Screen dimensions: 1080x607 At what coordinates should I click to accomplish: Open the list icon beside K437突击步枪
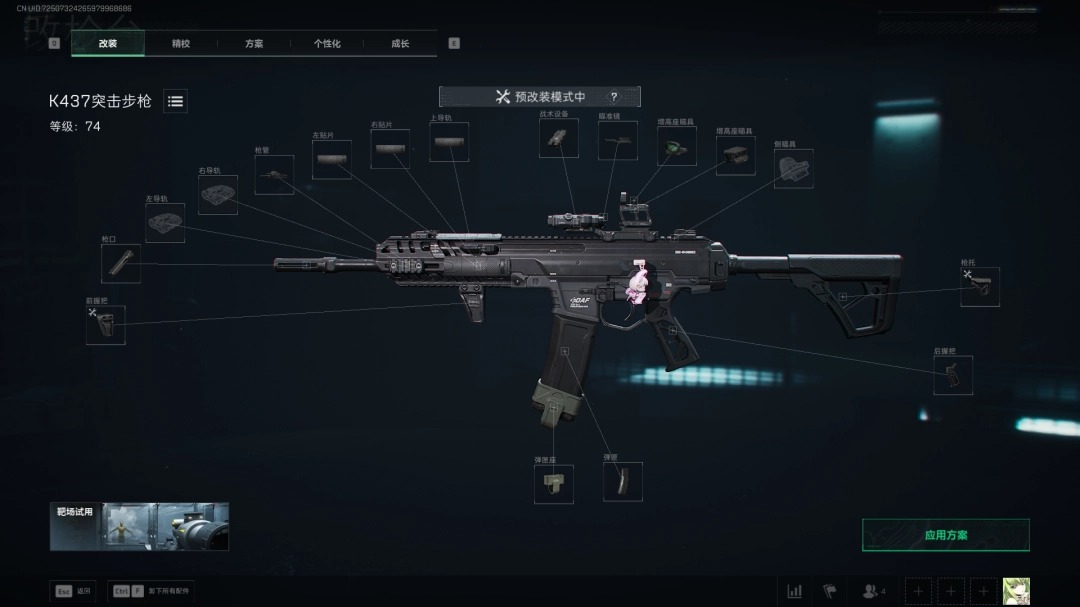click(175, 101)
